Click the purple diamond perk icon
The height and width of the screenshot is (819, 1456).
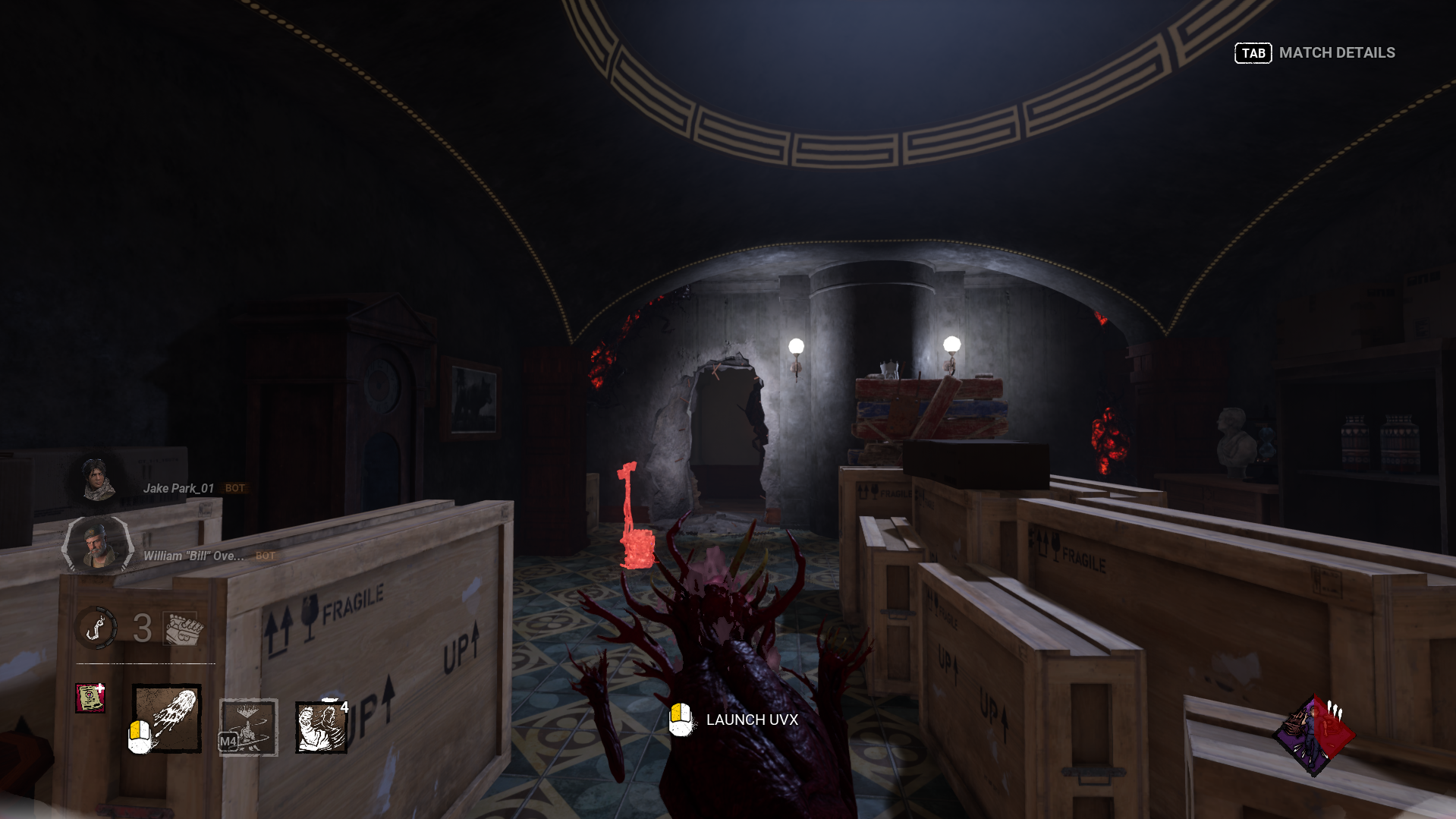(x=1314, y=735)
